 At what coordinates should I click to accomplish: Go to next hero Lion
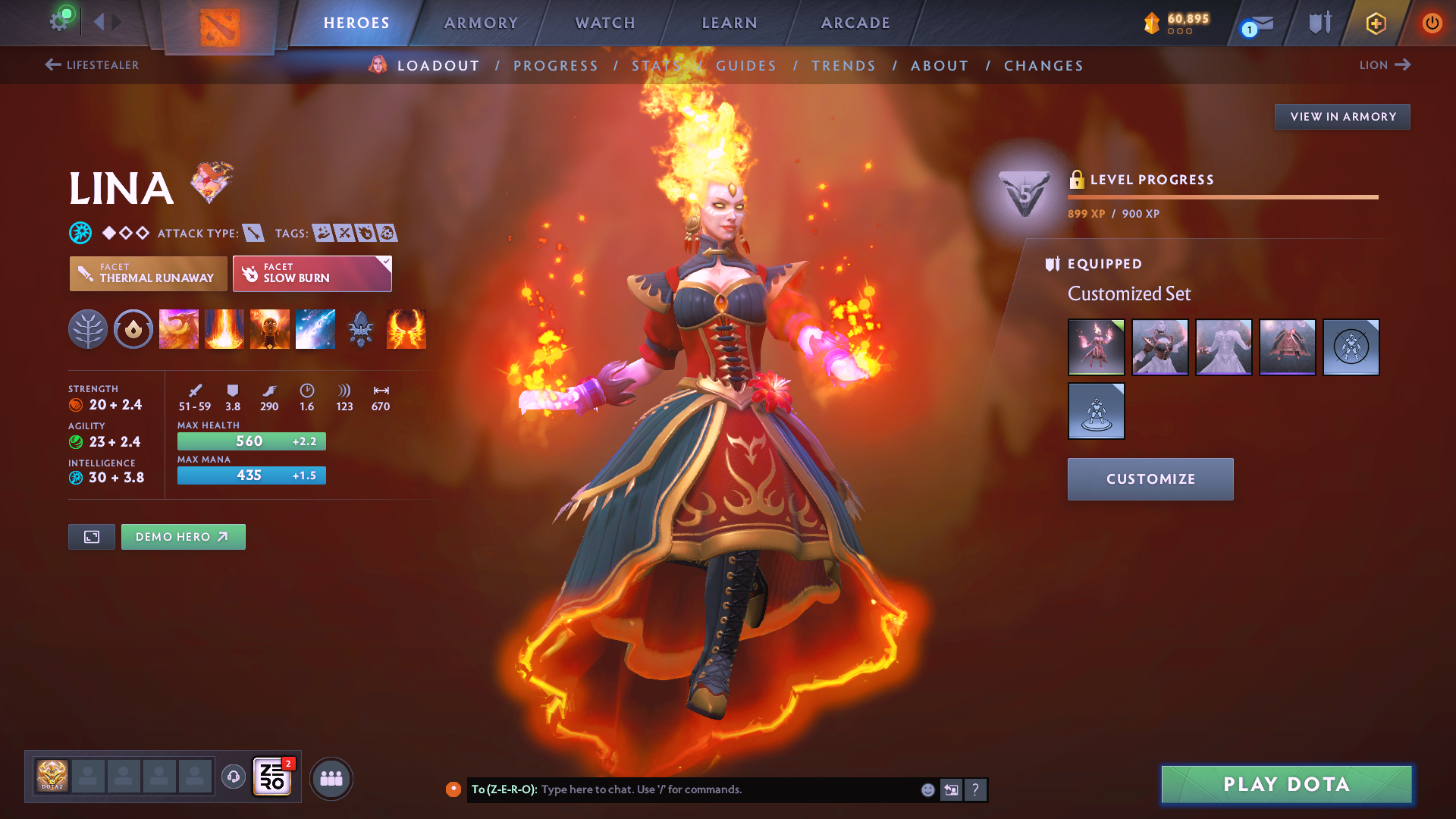[1384, 65]
